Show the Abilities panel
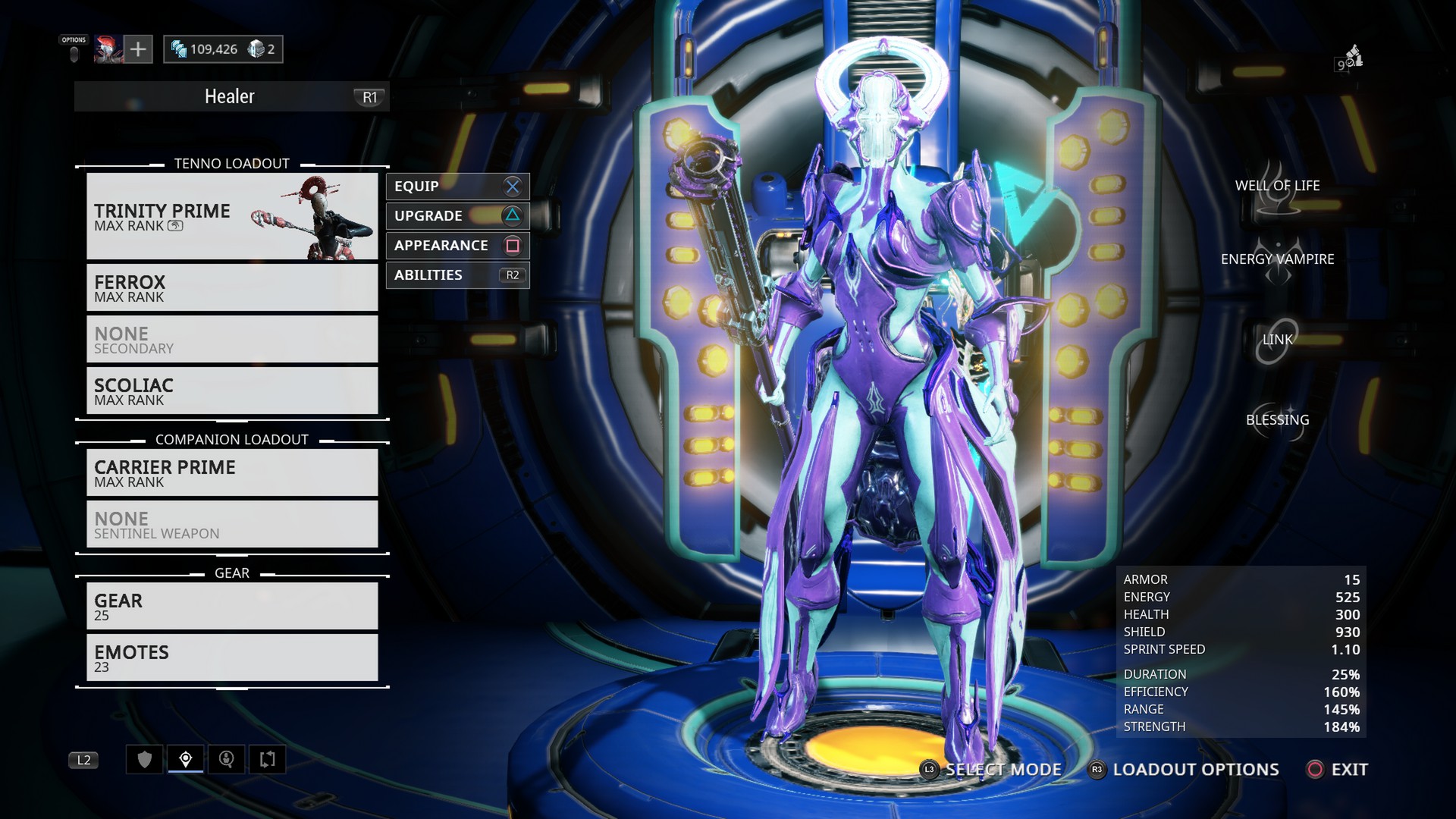 457,275
